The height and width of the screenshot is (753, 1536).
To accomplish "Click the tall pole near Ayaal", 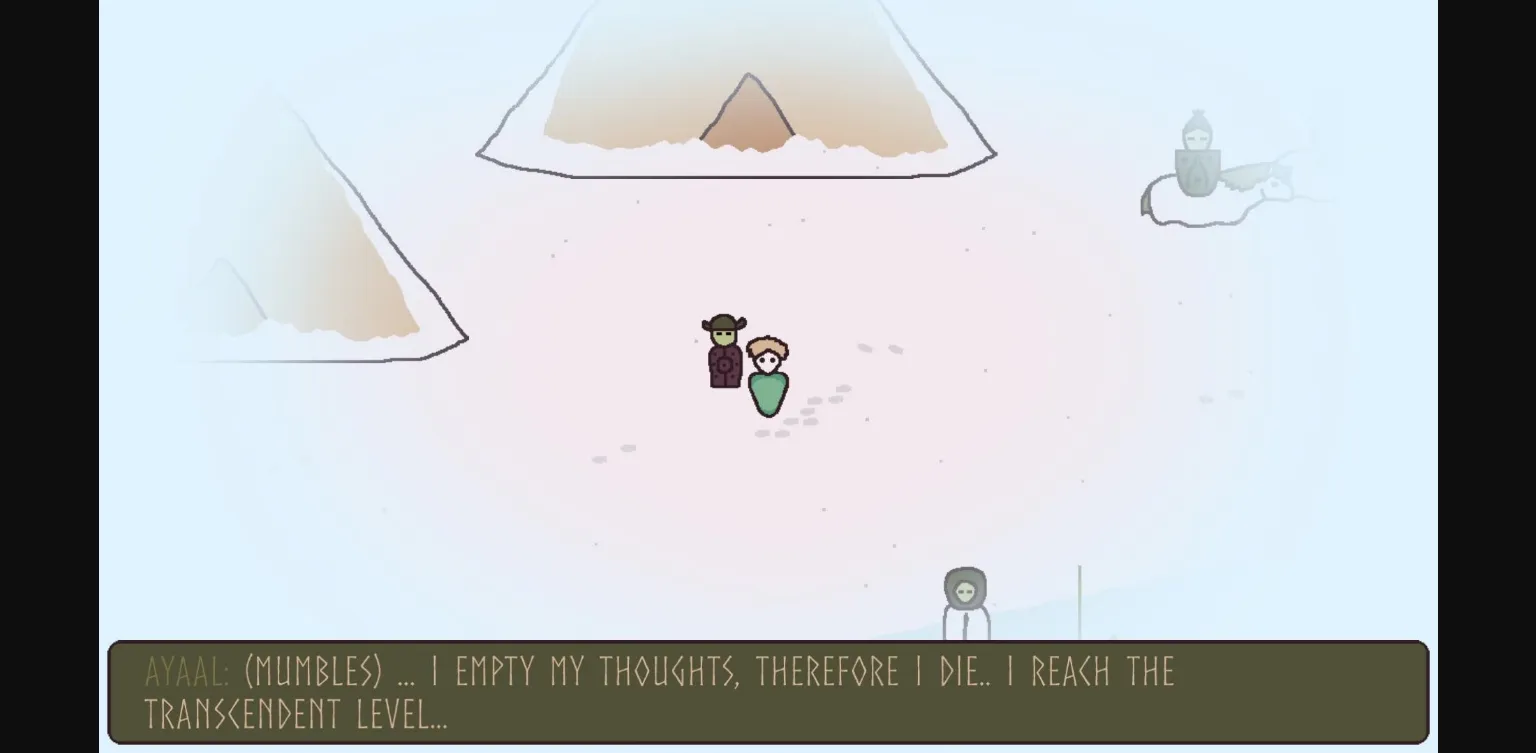I will click(x=1080, y=600).
